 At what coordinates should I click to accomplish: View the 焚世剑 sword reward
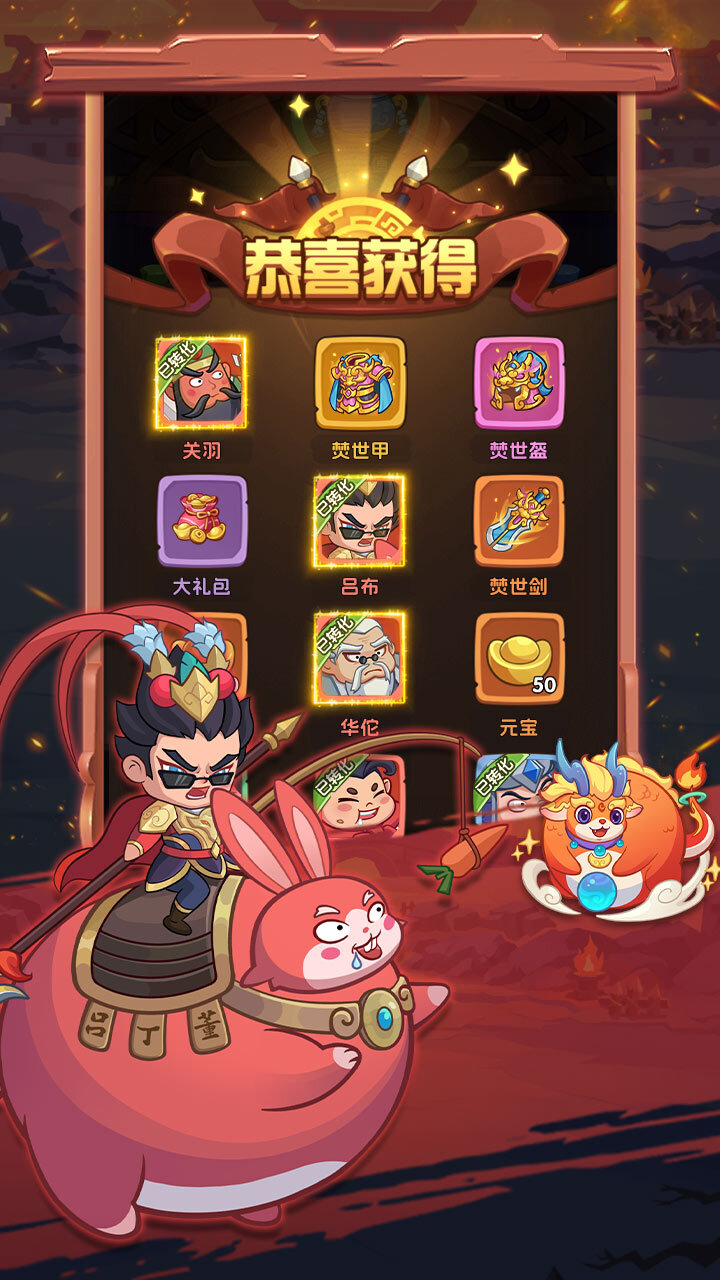coord(518,520)
